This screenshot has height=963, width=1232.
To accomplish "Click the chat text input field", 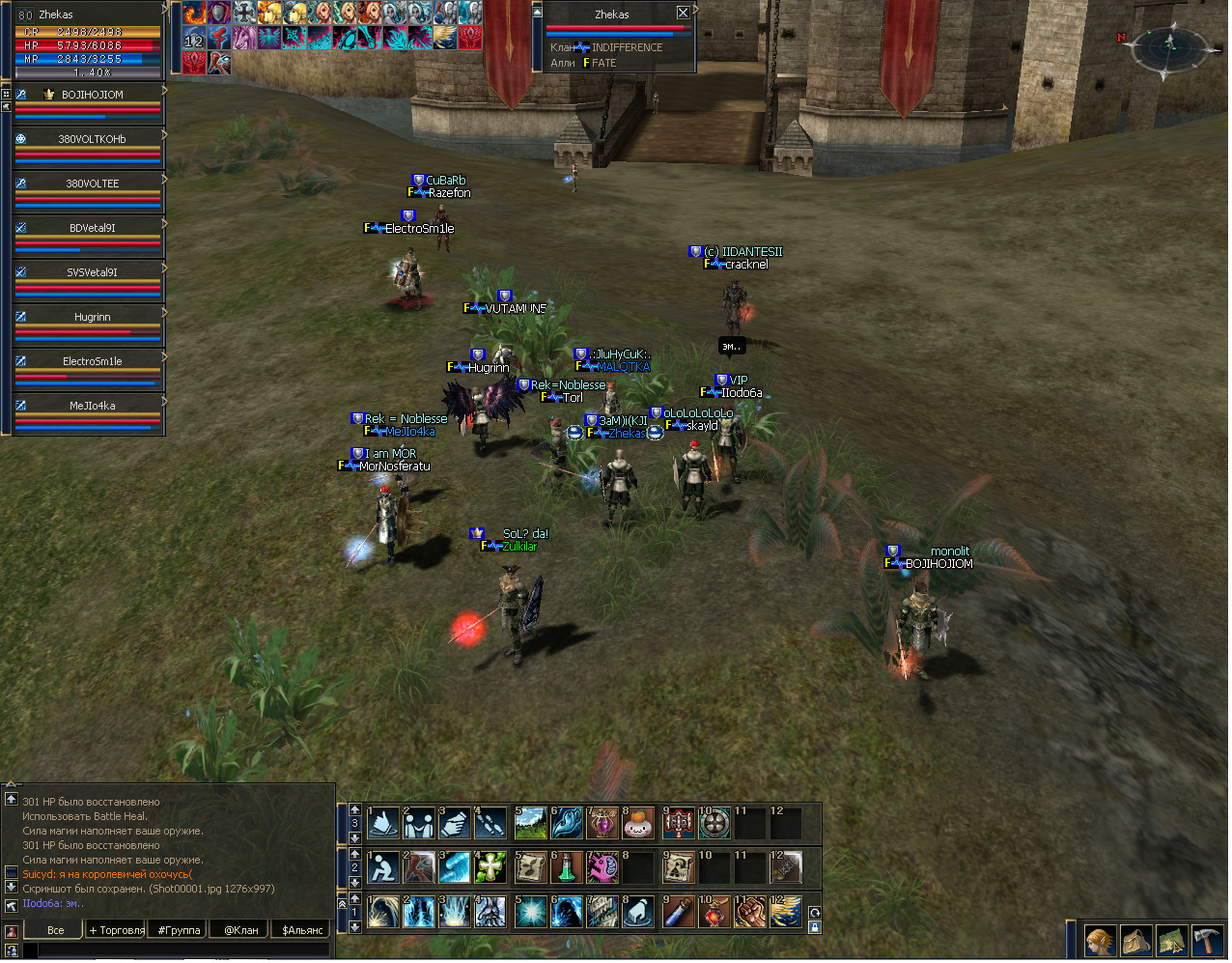I will pos(183,950).
